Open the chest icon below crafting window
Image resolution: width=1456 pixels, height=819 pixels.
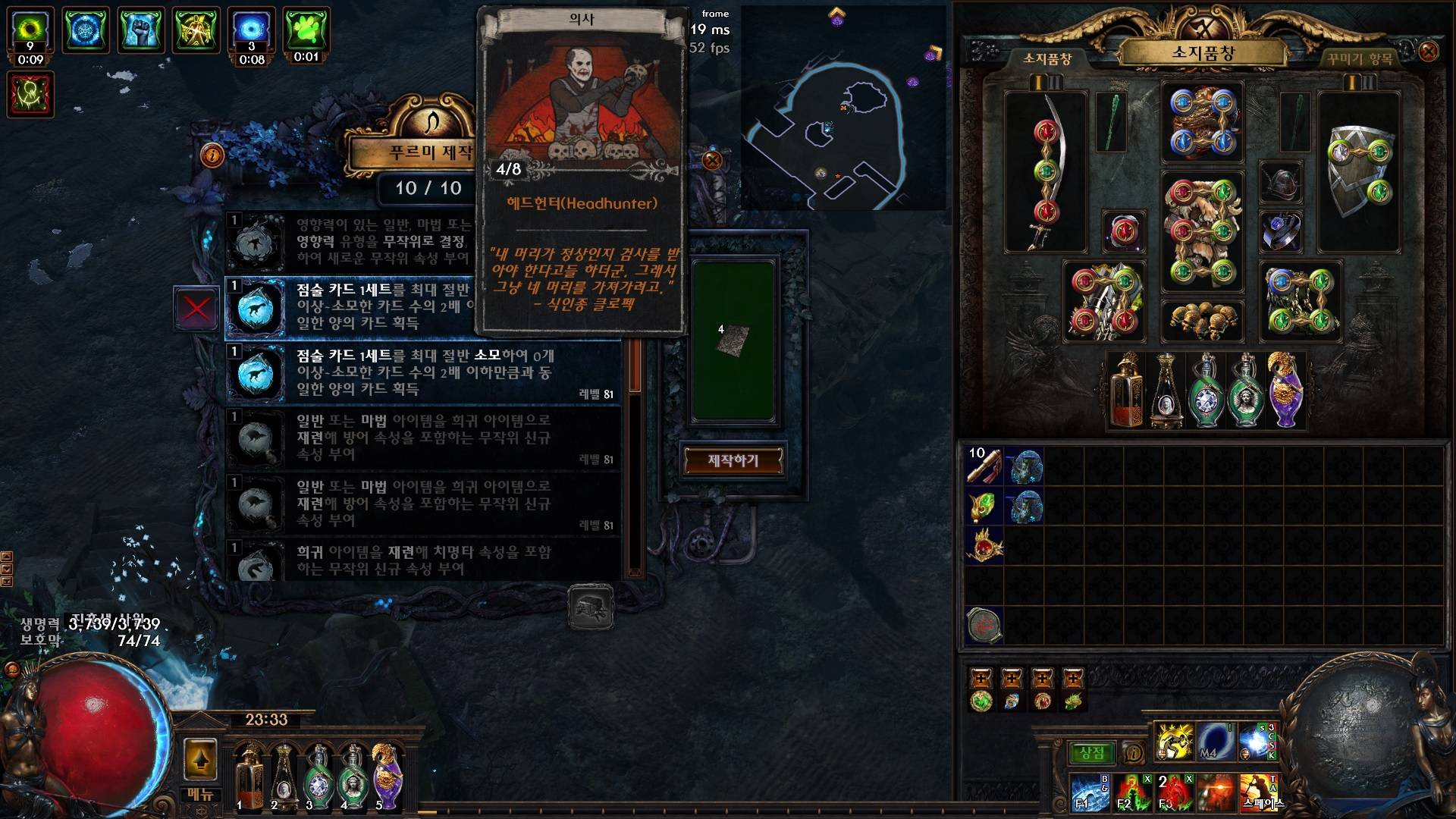(591, 607)
